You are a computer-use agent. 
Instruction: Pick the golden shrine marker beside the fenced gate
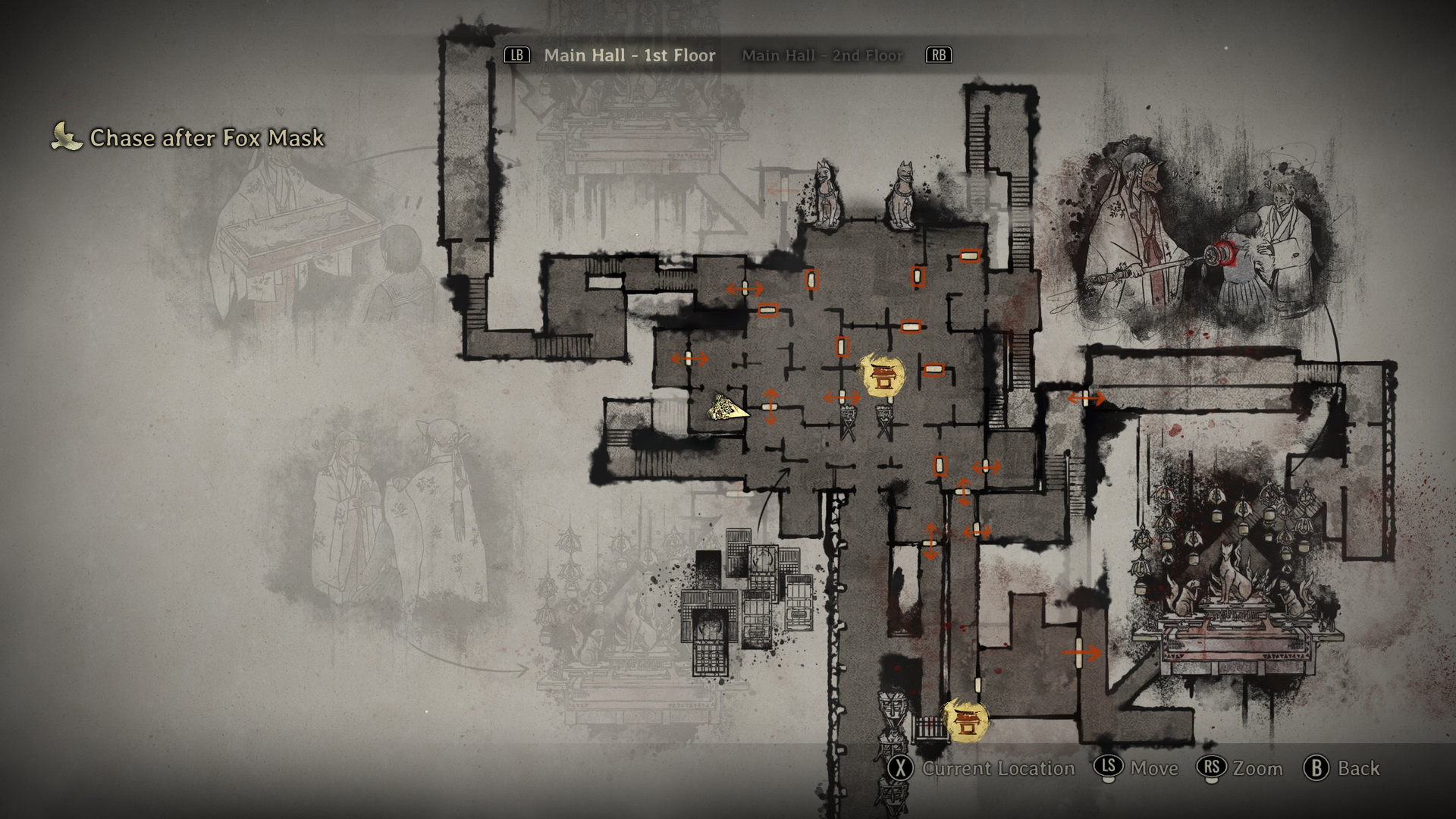(965, 721)
